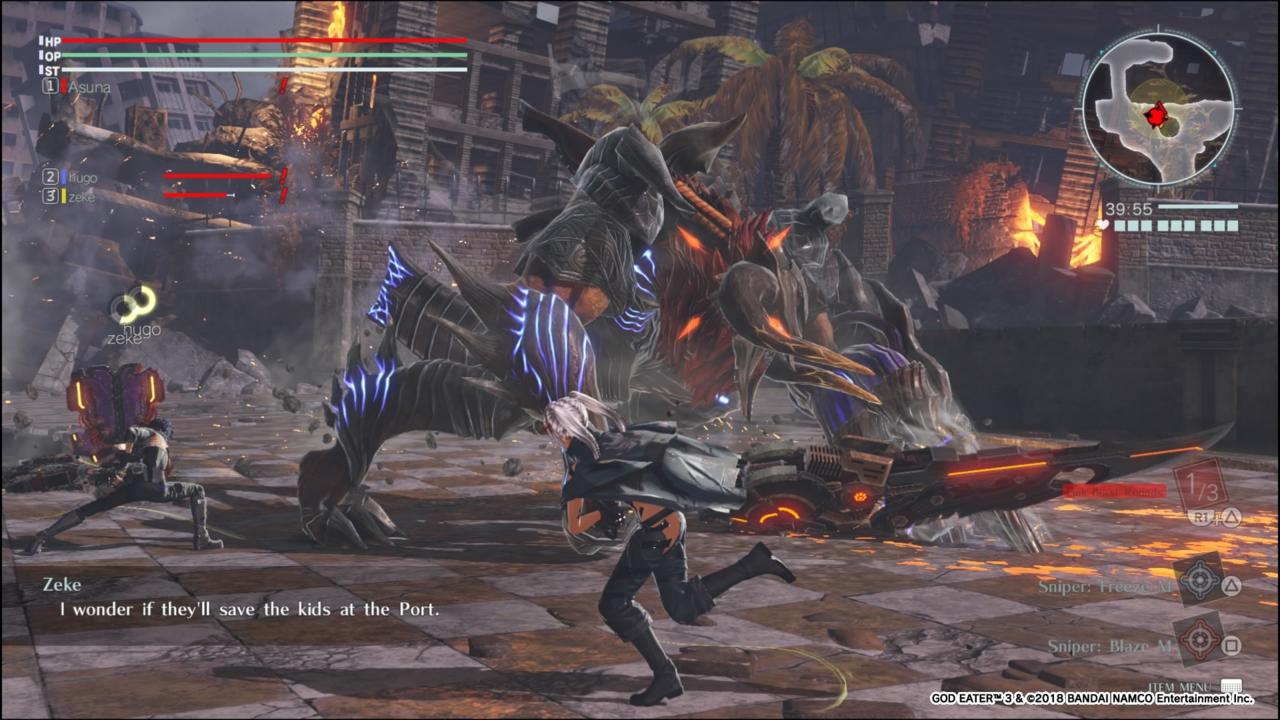
Task: Expand party member 3 Zeke's status
Action: pyautogui.click(x=50, y=195)
